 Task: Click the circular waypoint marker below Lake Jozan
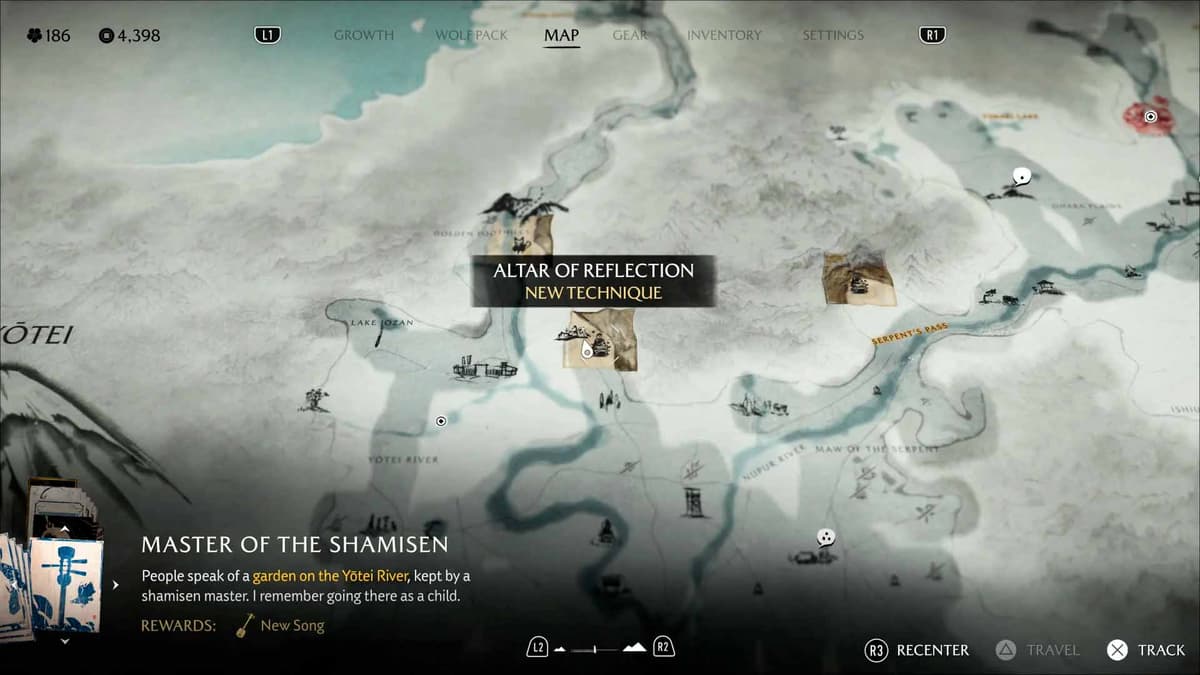441,421
